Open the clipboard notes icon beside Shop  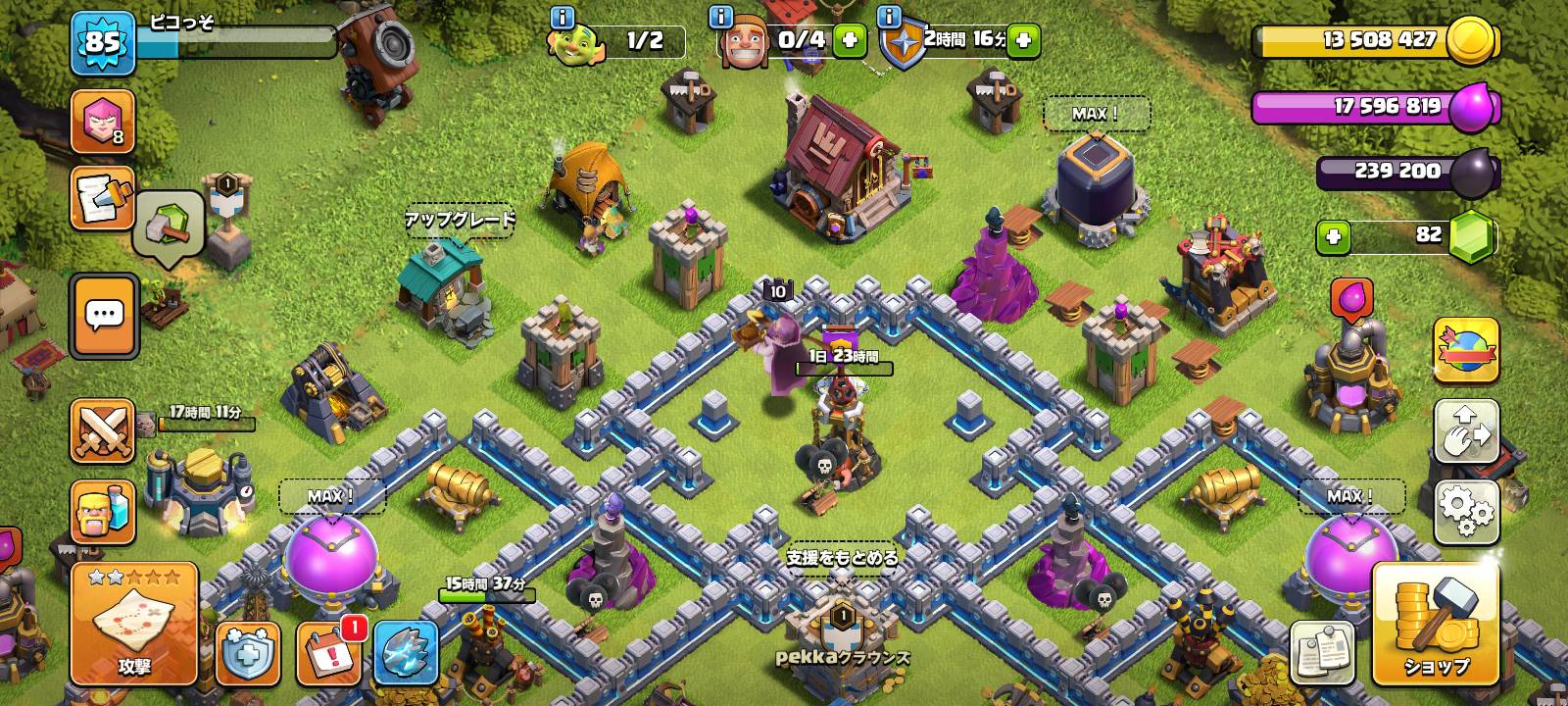(x=1322, y=652)
